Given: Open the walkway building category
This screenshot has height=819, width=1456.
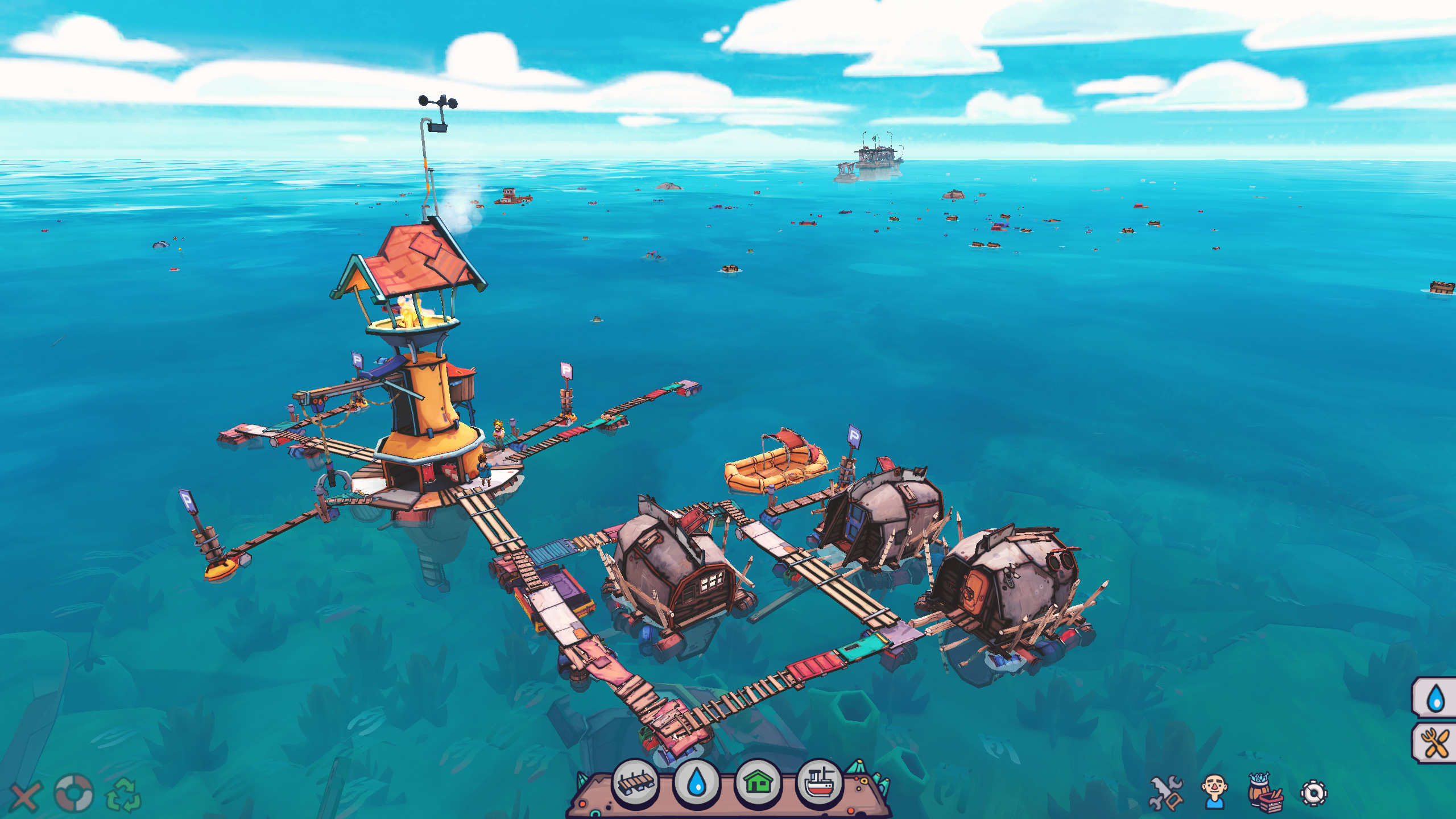Looking at the screenshot, I should (635, 784).
